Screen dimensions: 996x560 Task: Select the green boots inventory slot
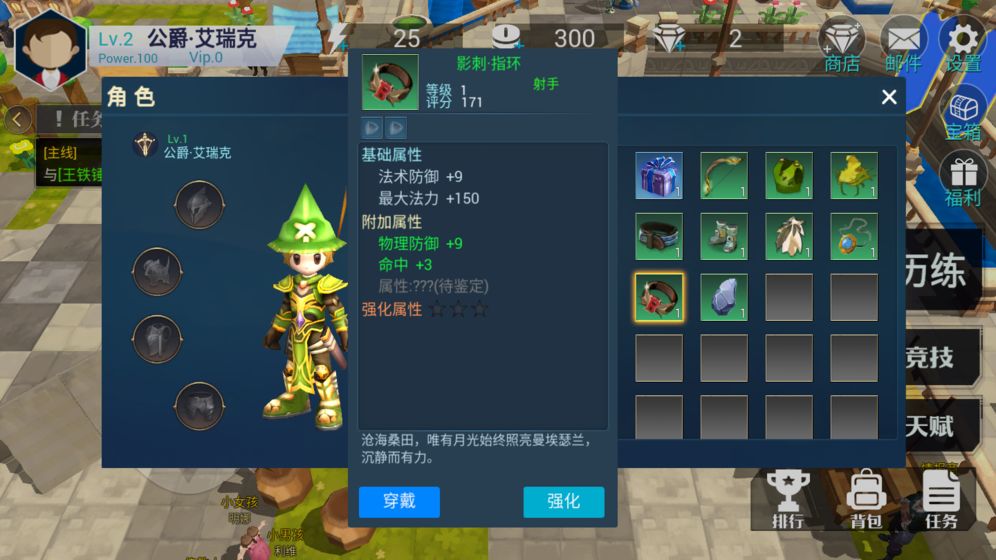[x=724, y=237]
